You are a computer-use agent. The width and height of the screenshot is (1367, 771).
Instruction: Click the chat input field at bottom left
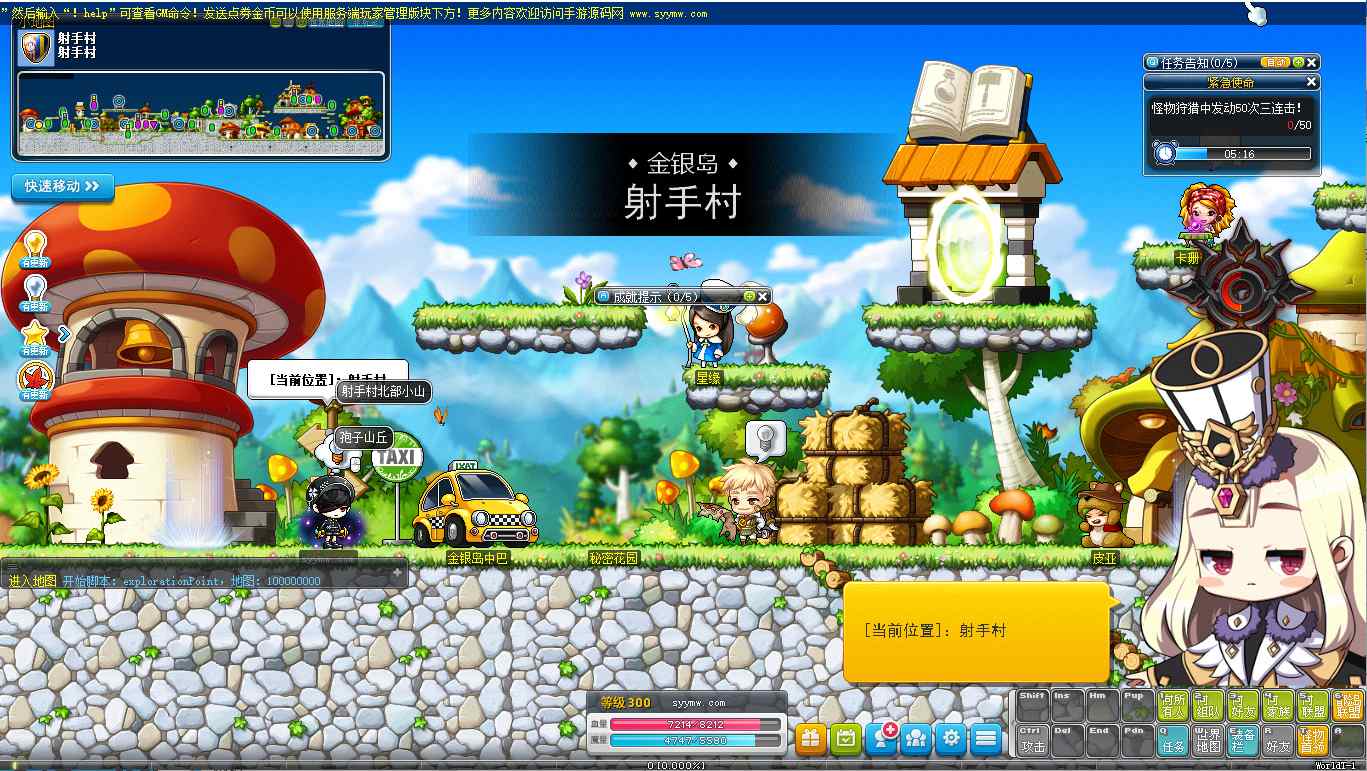click(200, 579)
